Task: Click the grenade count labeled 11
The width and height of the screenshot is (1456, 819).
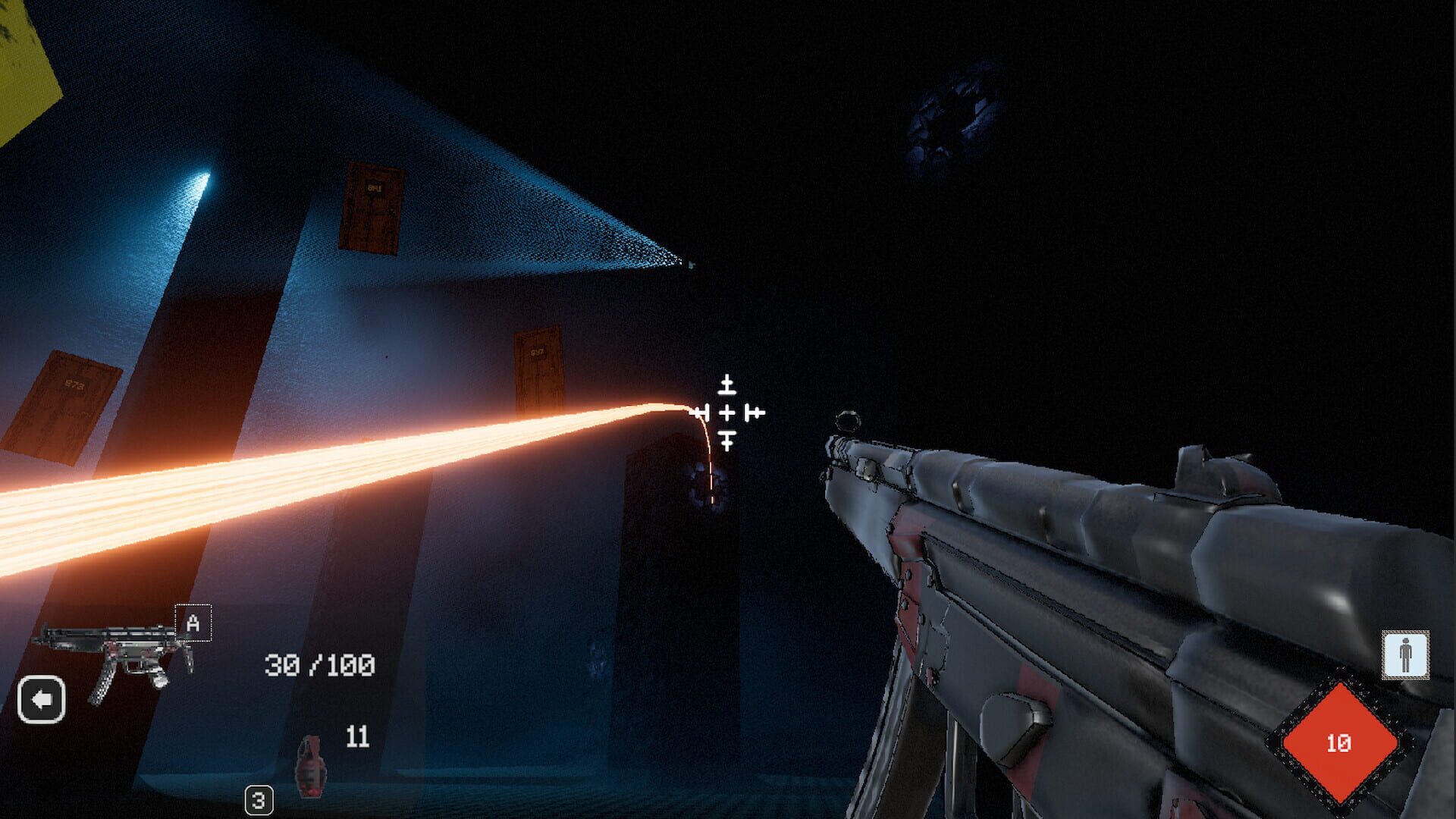Action: click(356, 734)
